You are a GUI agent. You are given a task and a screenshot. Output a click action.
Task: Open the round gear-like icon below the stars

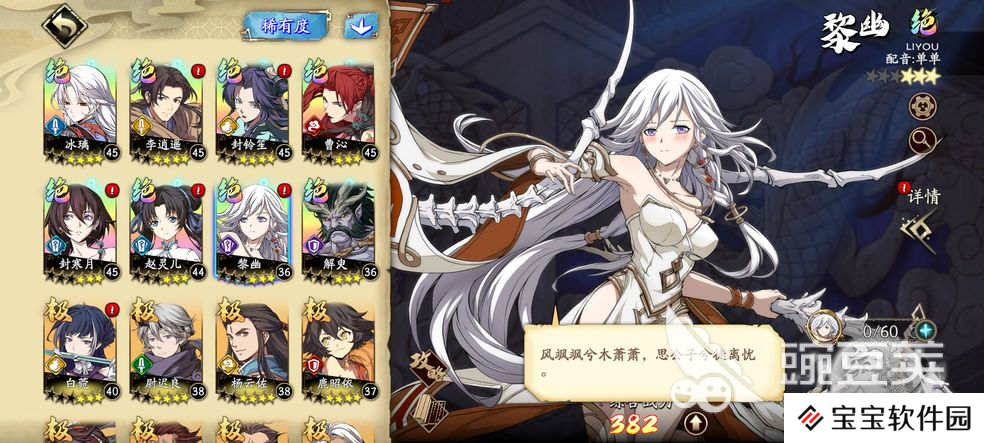coord(921,105)
